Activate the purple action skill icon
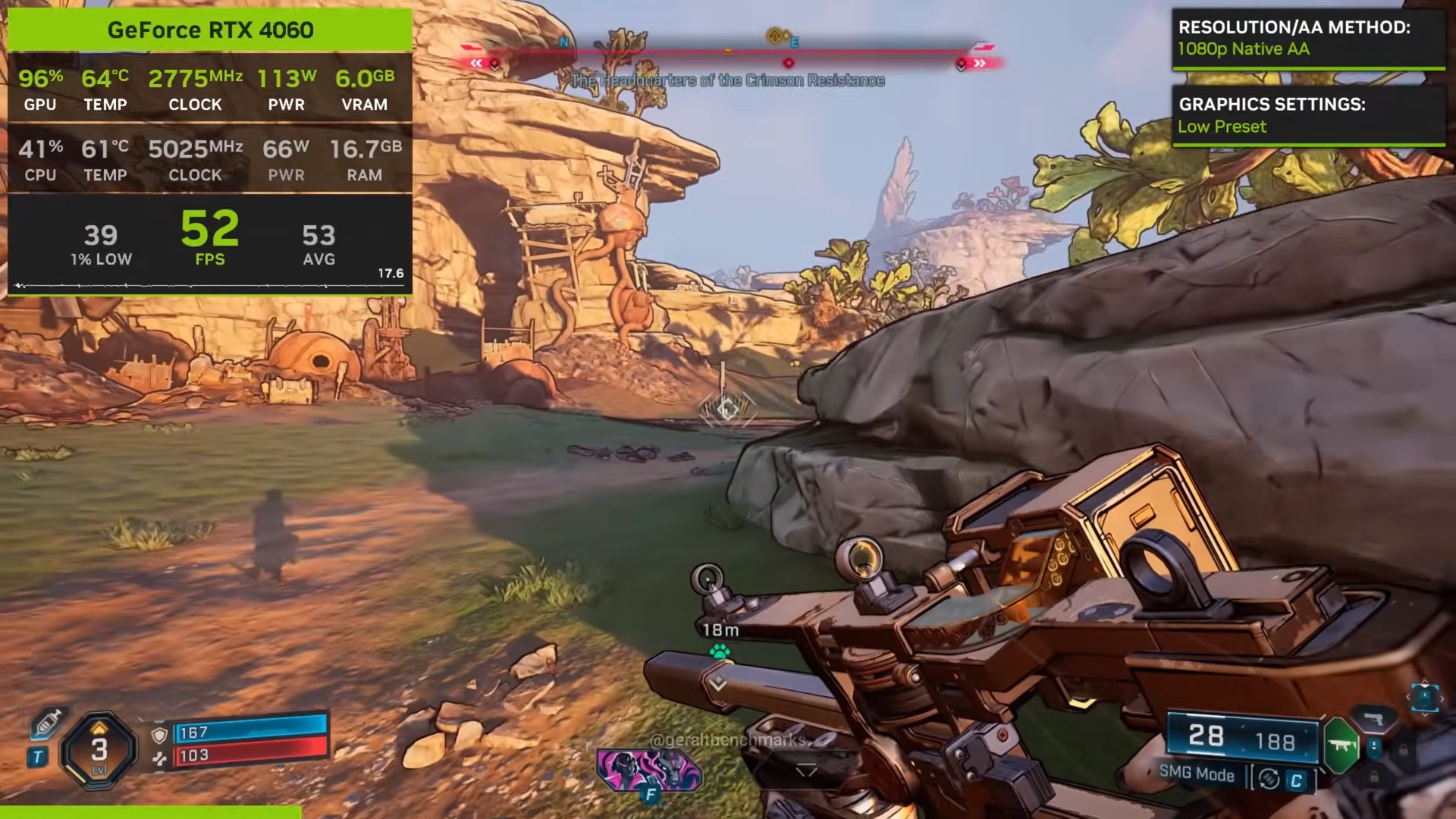The height and width of the screenshot is (819, 1456). click(649, 769)
